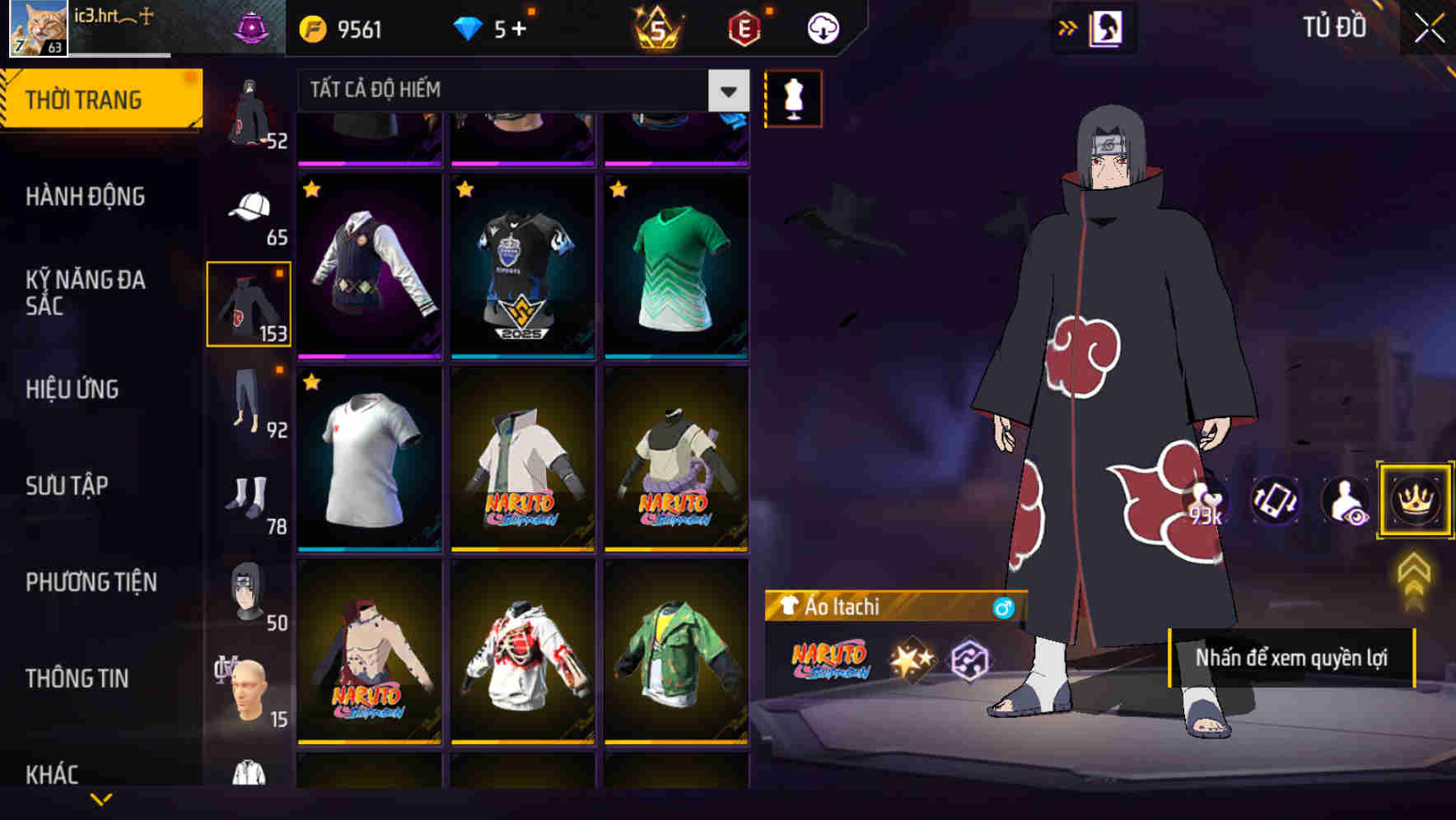The height and width of the screenshot is (820, 1456).
Task: Toggle the wardrobe panel icon near TỦ ĐỒ
Action: (1108, 27)
